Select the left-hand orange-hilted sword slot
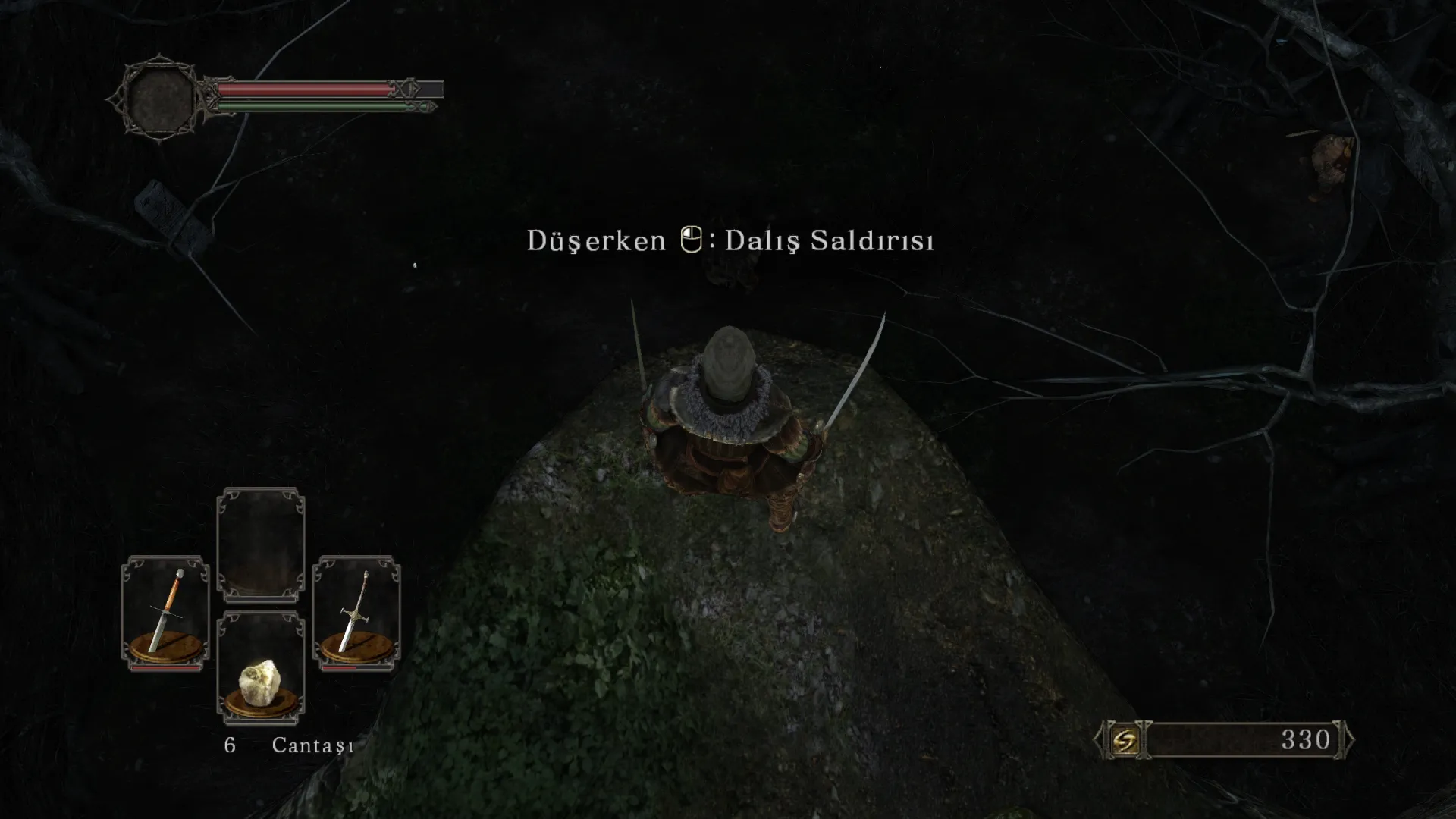 coord(165,613)
